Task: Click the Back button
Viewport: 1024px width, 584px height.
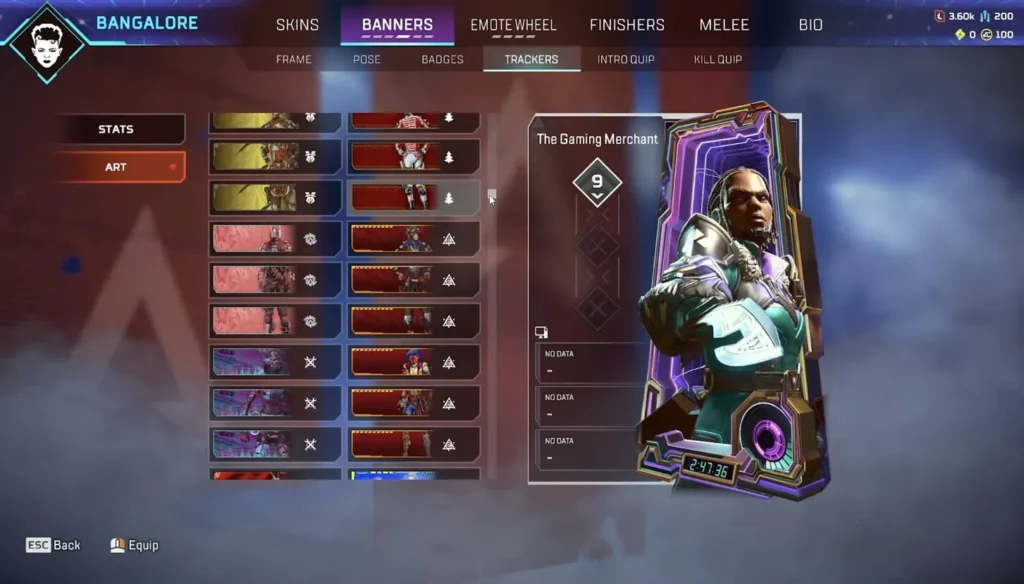Action: pyautogui.click(x=54, y=545)
